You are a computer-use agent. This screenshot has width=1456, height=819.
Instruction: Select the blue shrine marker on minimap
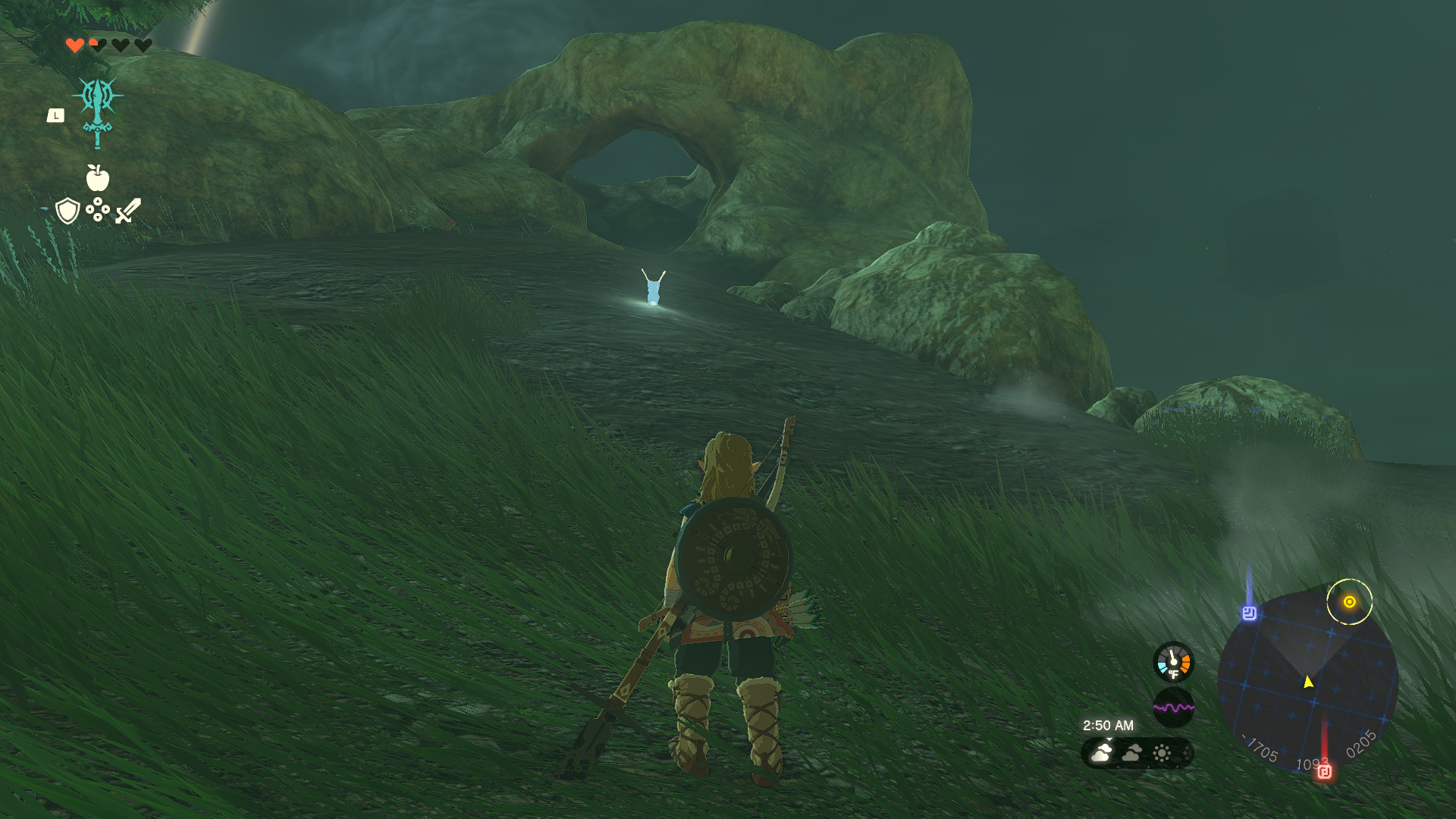tap(1249, 613)
